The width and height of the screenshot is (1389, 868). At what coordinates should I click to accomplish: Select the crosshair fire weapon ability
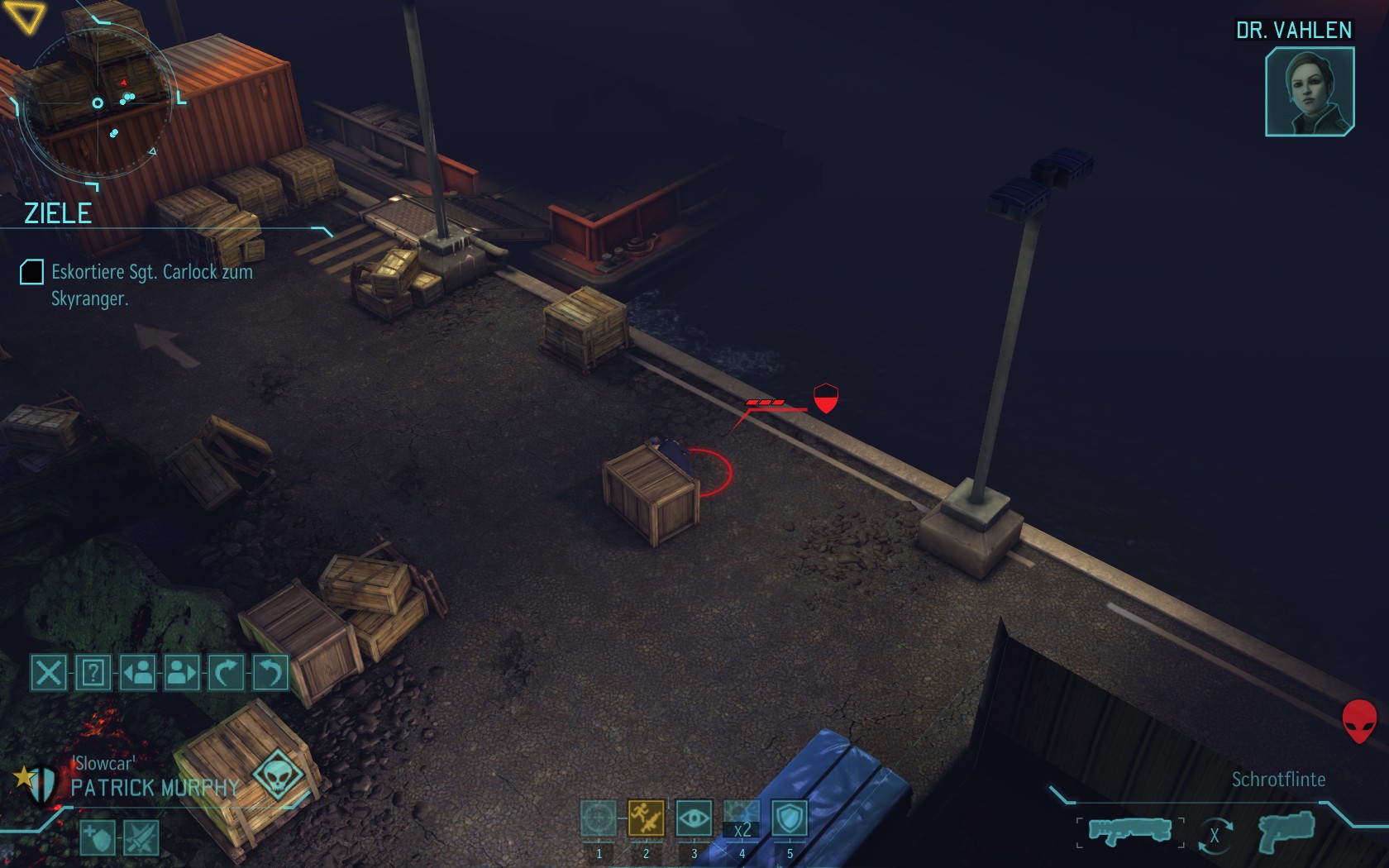point(599,818)
